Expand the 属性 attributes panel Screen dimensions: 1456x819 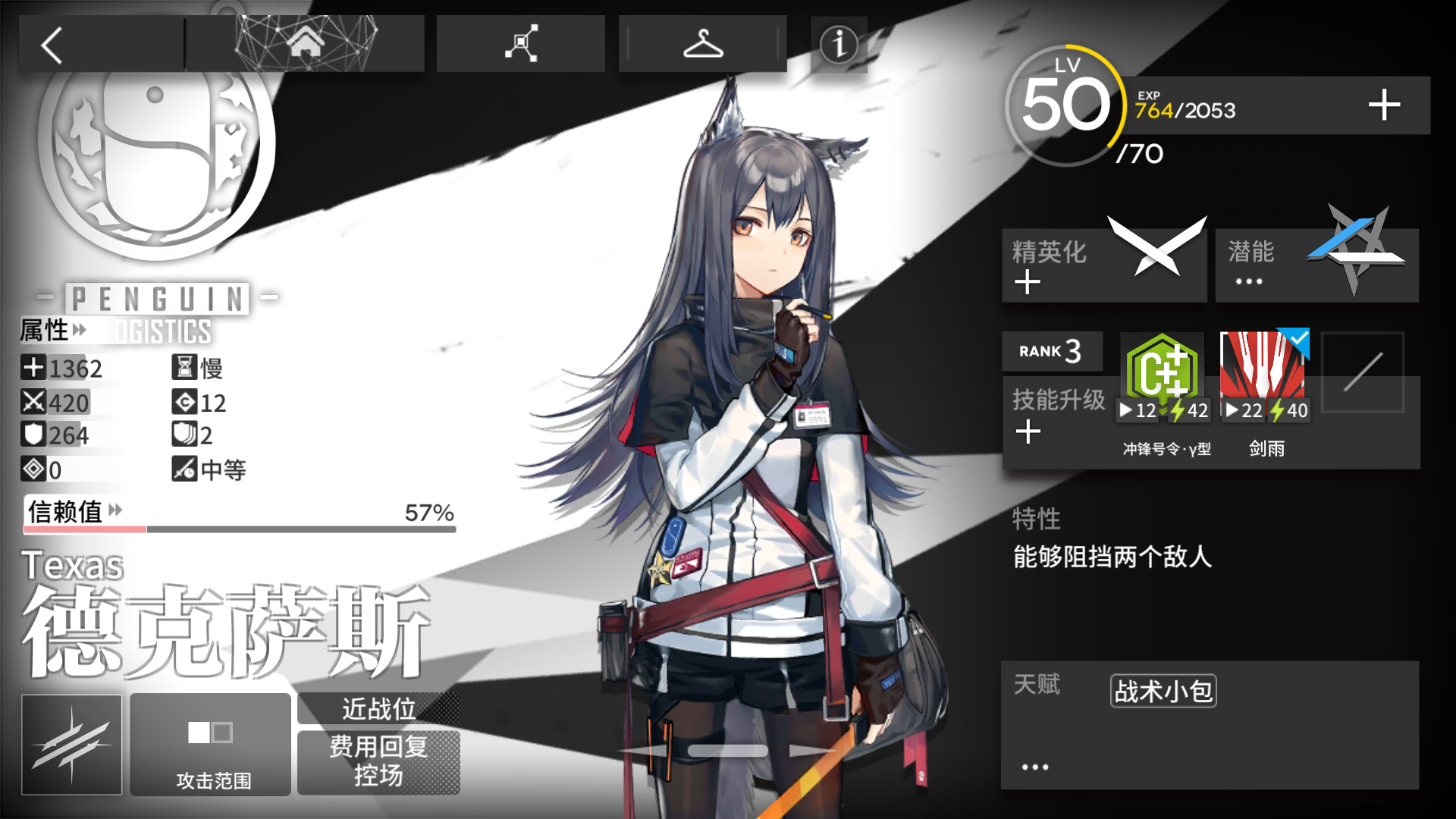[x=53, y=331]
